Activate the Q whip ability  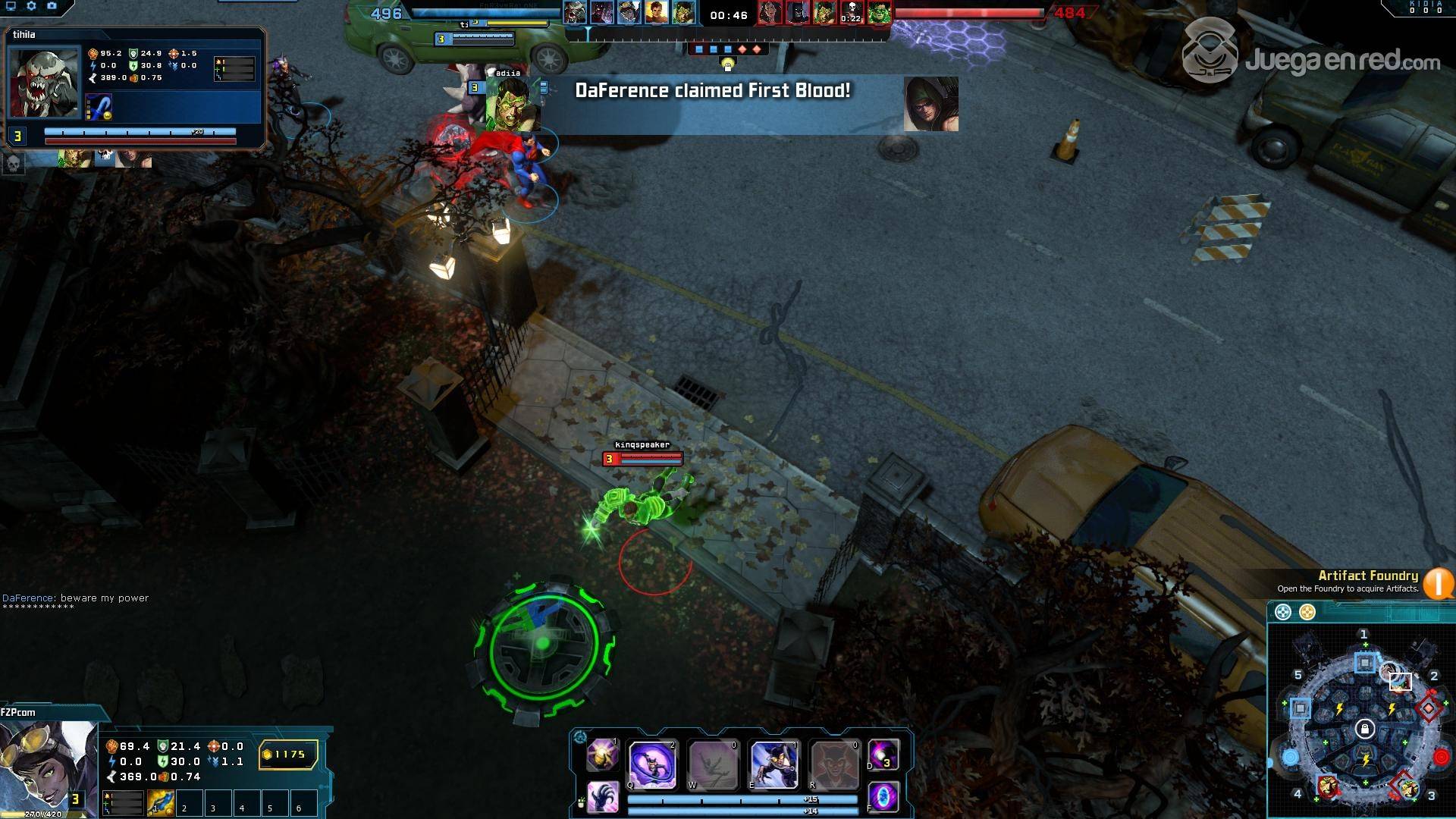(652, 764)
